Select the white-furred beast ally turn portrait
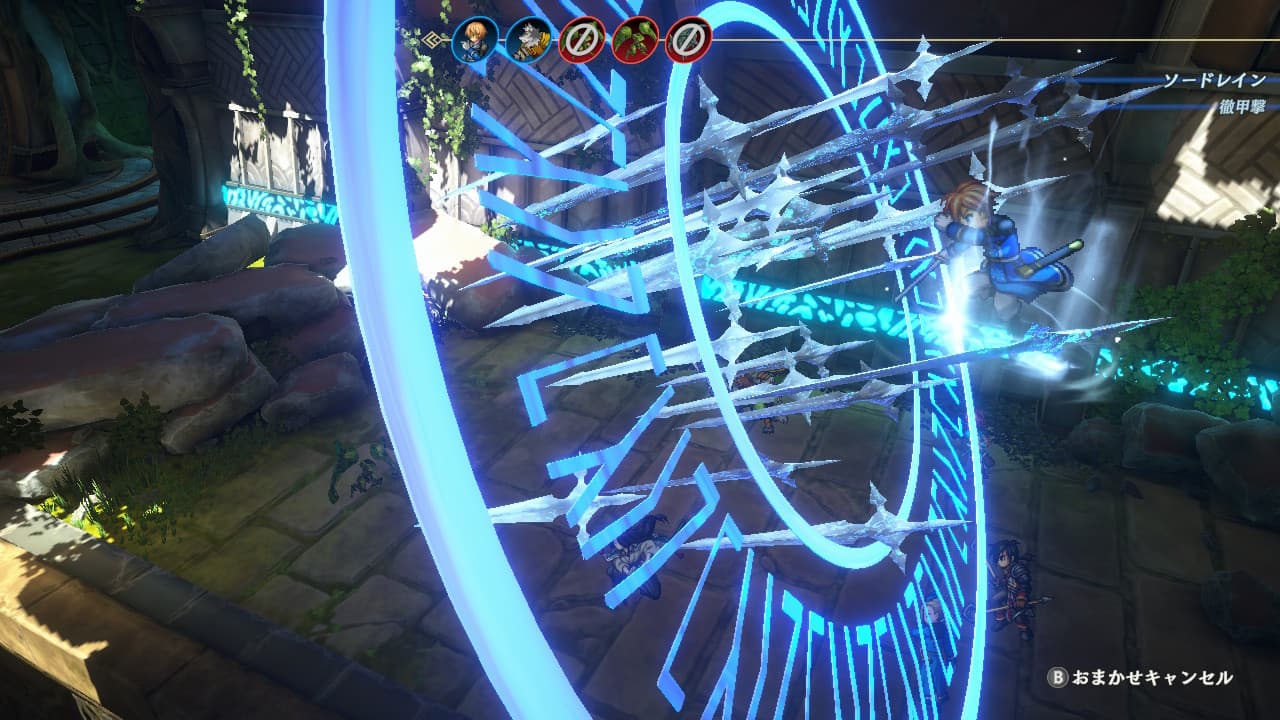Screen dimensions: 1280x720 point(528,41)
